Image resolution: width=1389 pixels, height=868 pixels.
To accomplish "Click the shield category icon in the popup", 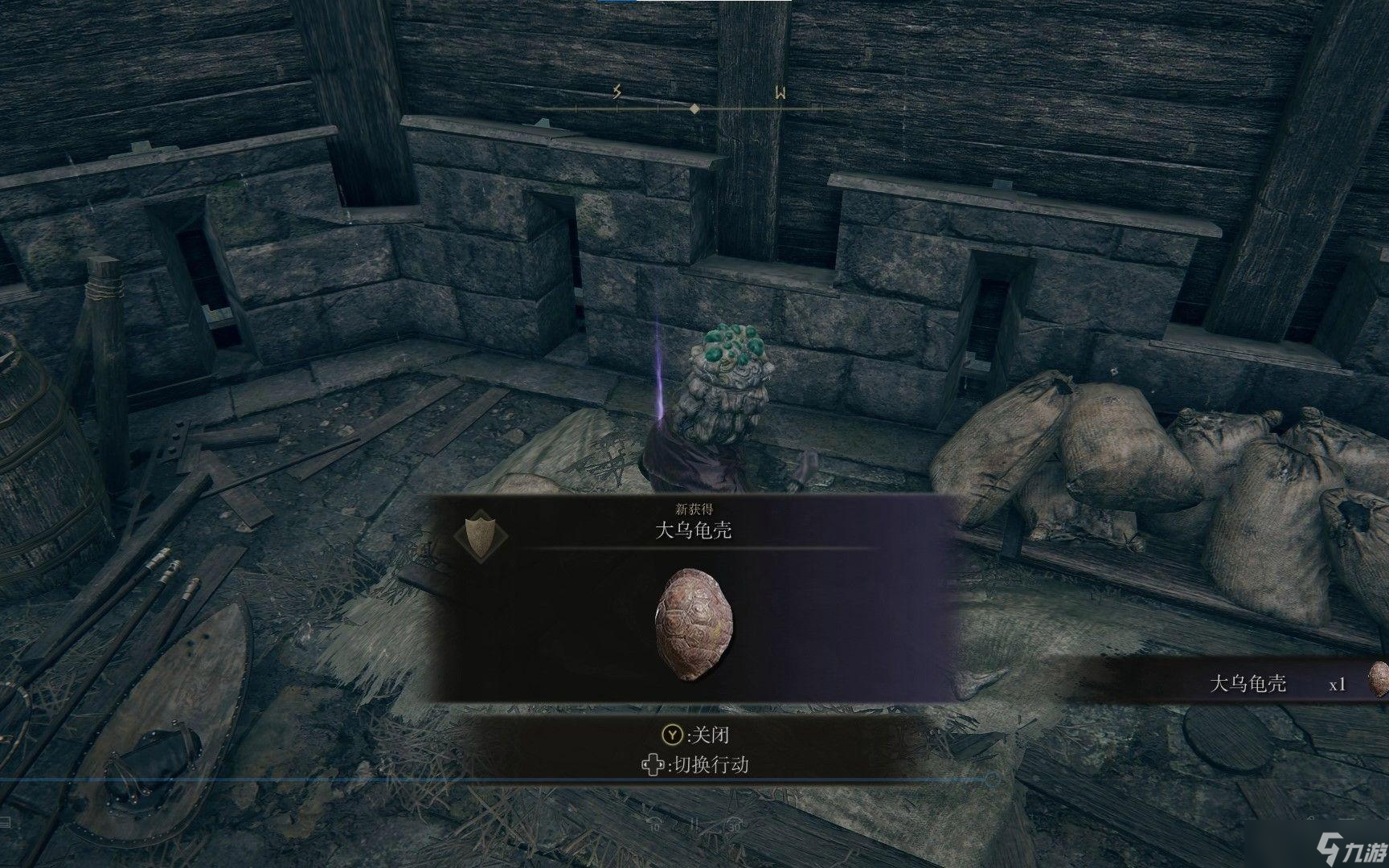I will pyautogui.click(x=481, y=533).
